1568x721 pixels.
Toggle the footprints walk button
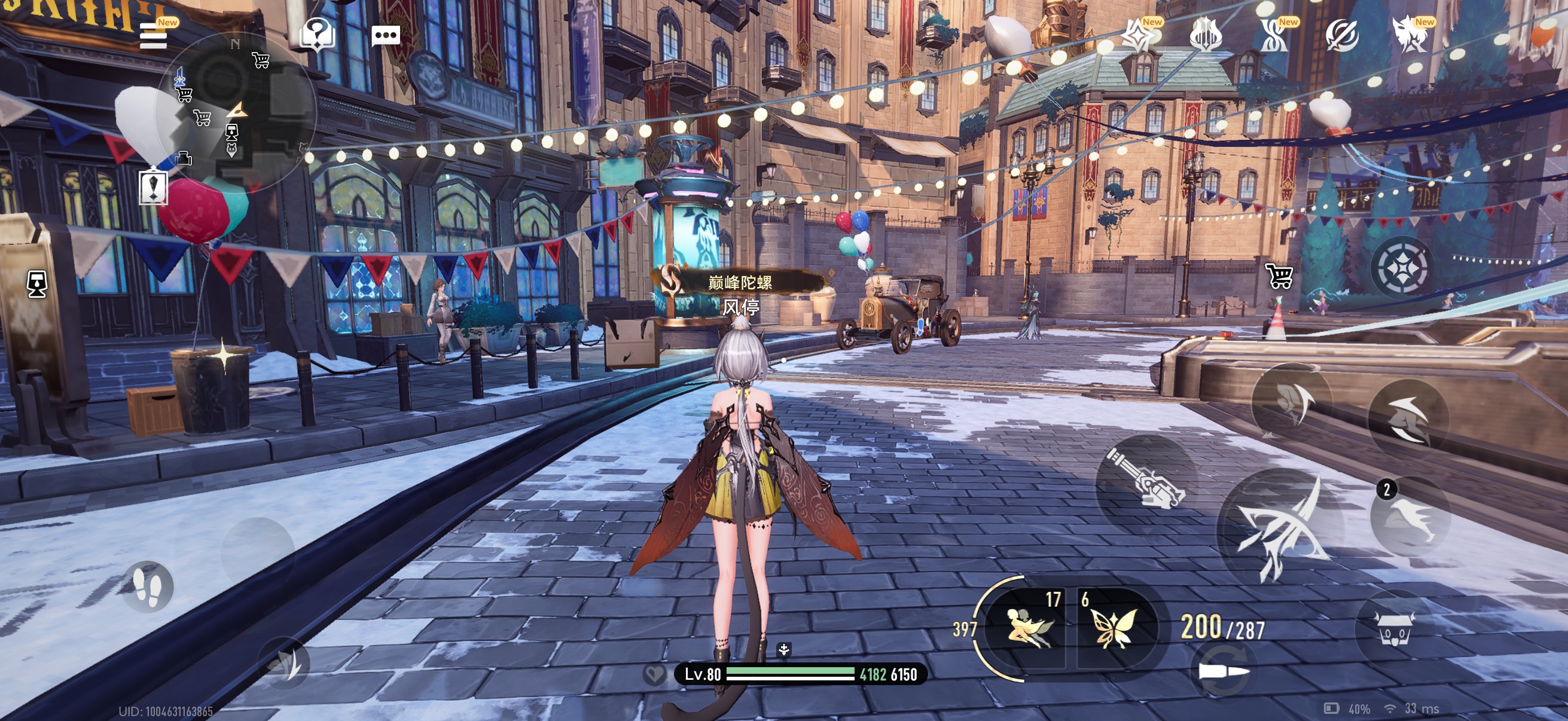click(147, 586)
